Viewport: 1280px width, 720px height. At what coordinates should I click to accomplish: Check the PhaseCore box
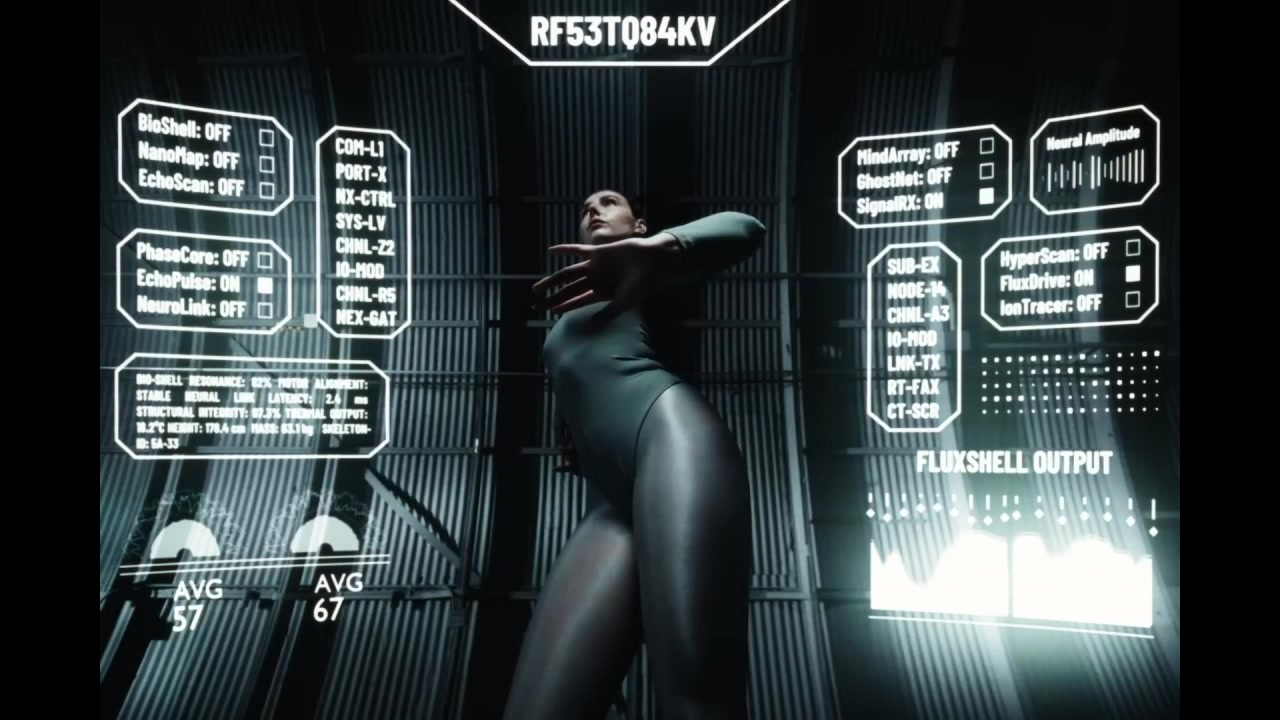(x=265, y=260)
